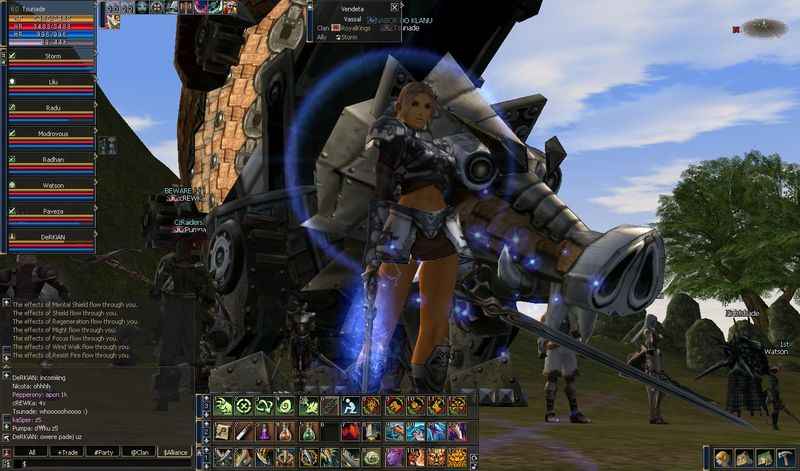Open the $Alliance chat tab

(x=175, y=452)
